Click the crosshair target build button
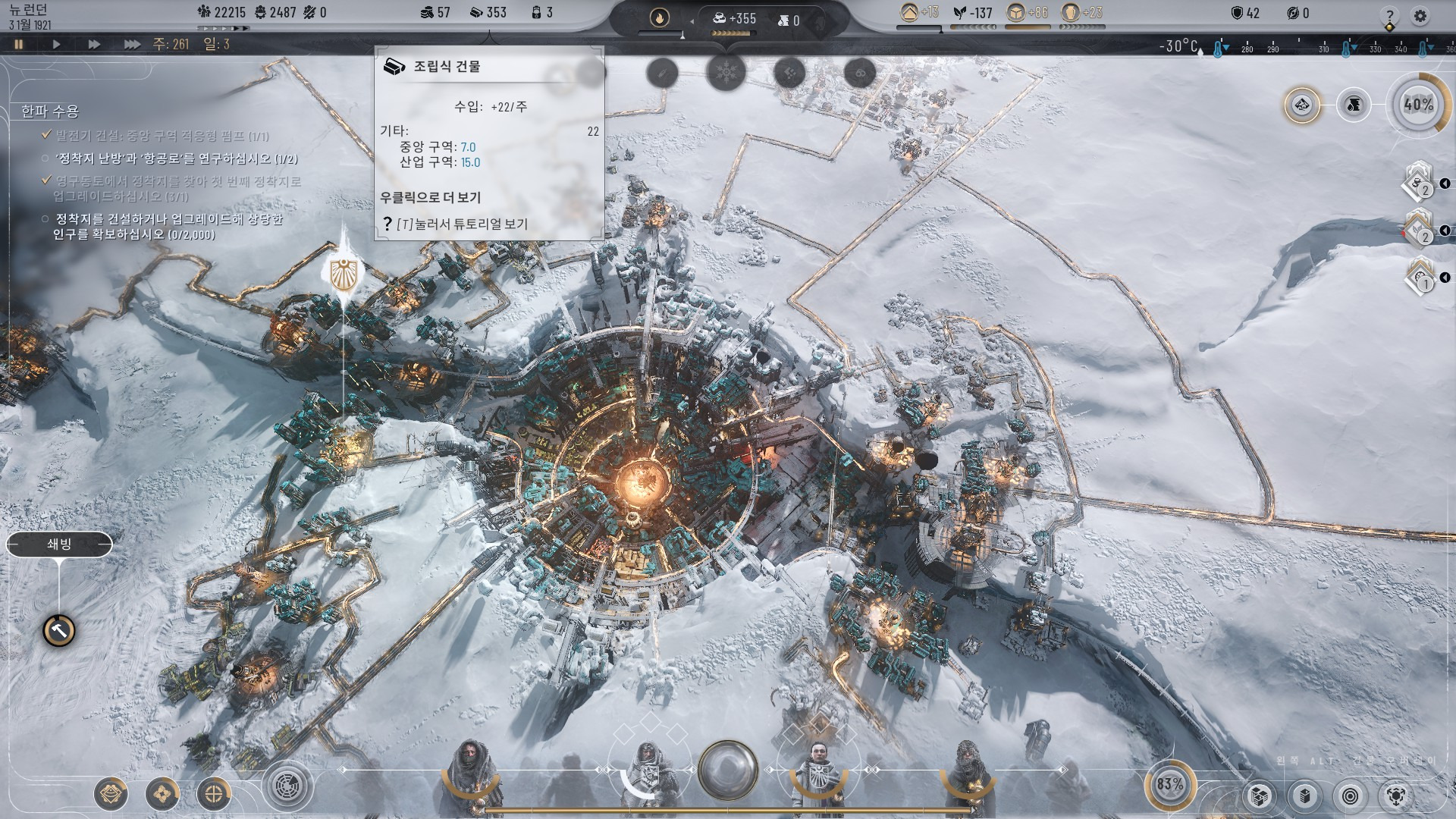 tap(214, 794)
